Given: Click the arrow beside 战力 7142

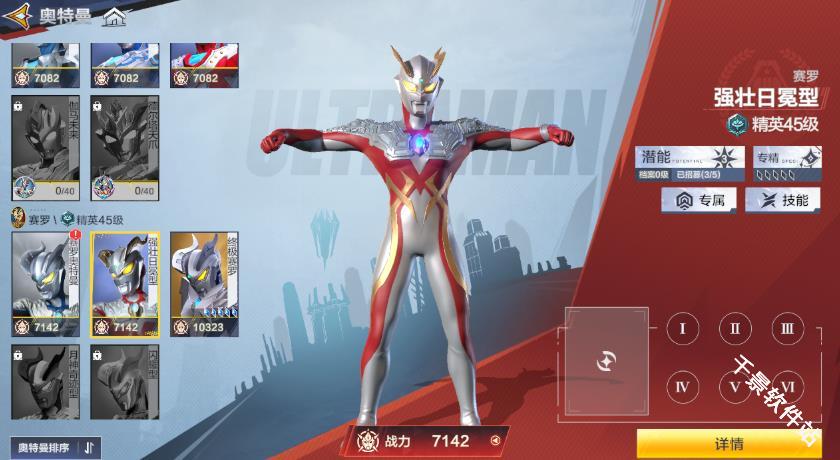Looking at the screenshot, I should click(494, 440).
